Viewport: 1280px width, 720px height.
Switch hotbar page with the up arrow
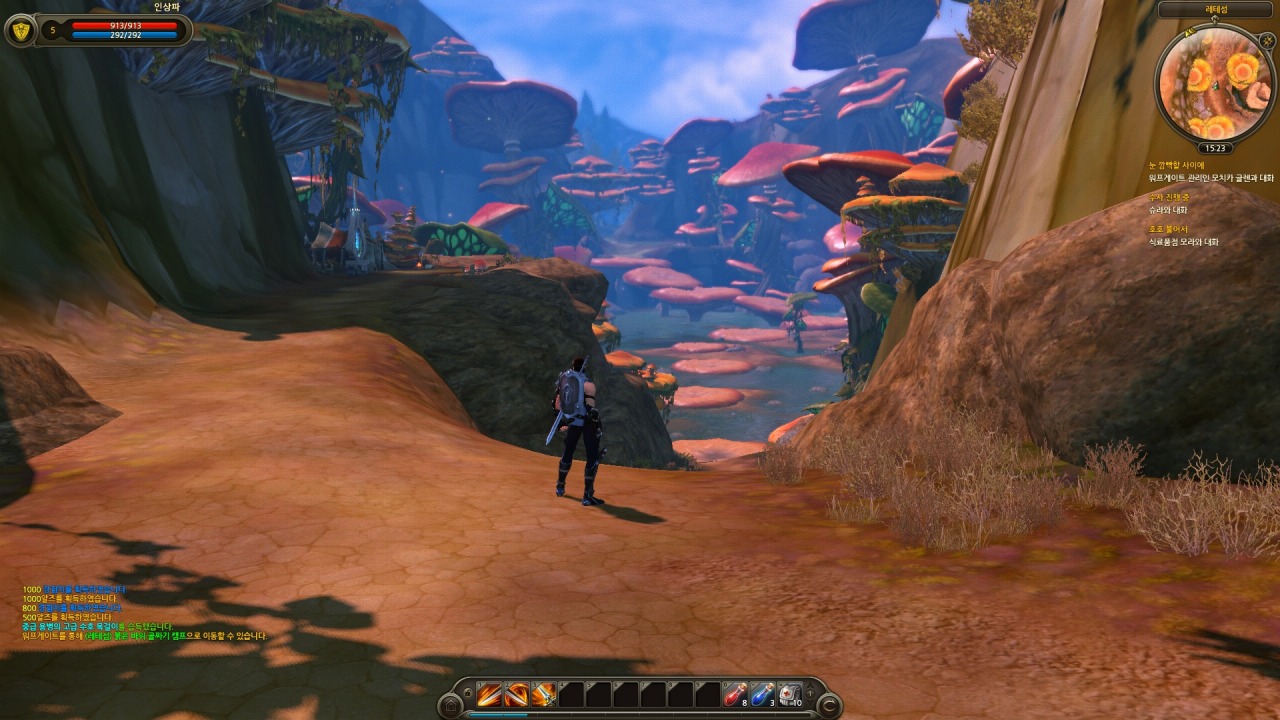tap(811, 686)
